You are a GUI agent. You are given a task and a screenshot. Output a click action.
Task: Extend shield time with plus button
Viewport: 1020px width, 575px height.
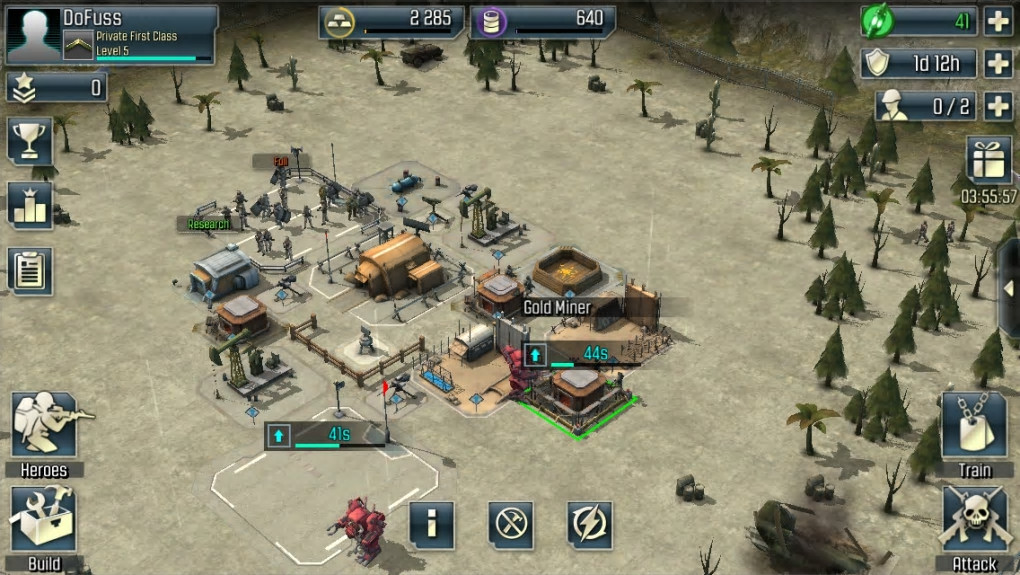[x=998, y=63]
